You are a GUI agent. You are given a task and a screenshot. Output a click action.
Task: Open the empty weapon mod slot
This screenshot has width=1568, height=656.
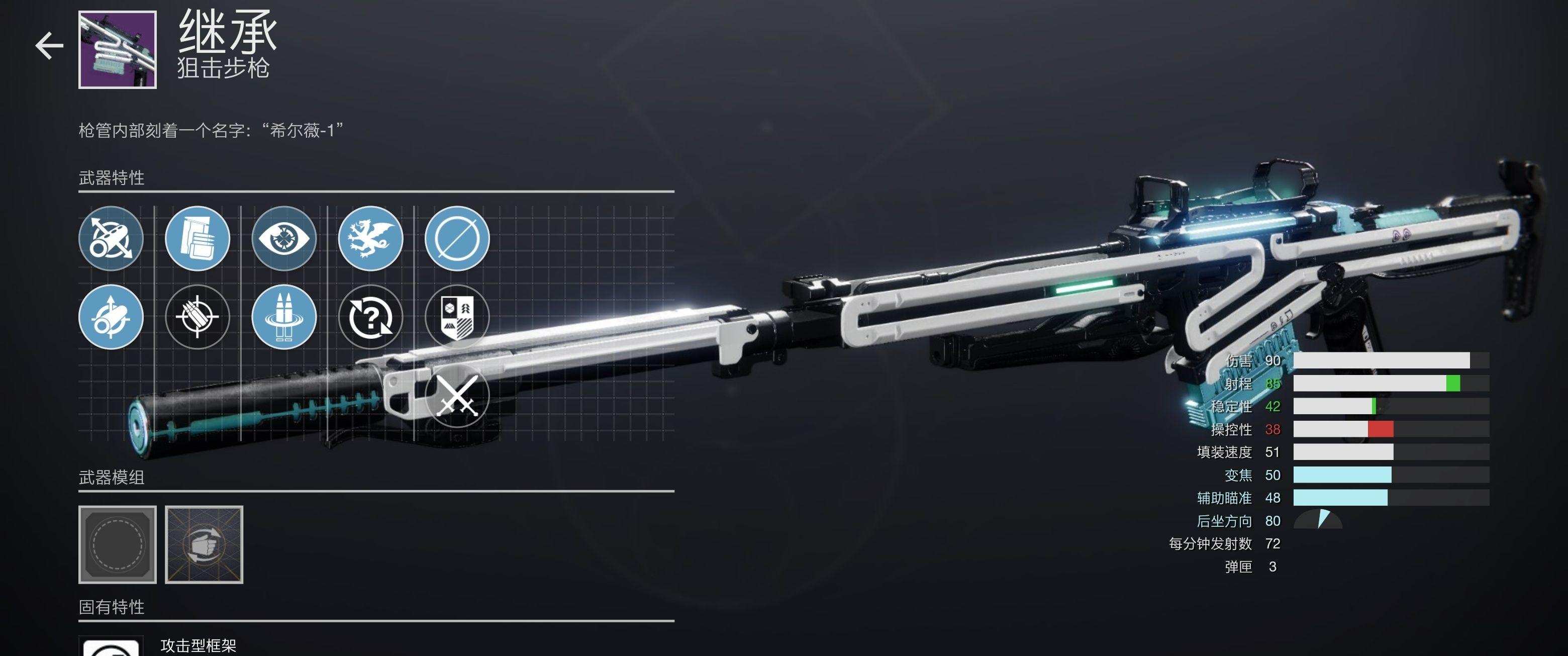(x=118, y=544)
